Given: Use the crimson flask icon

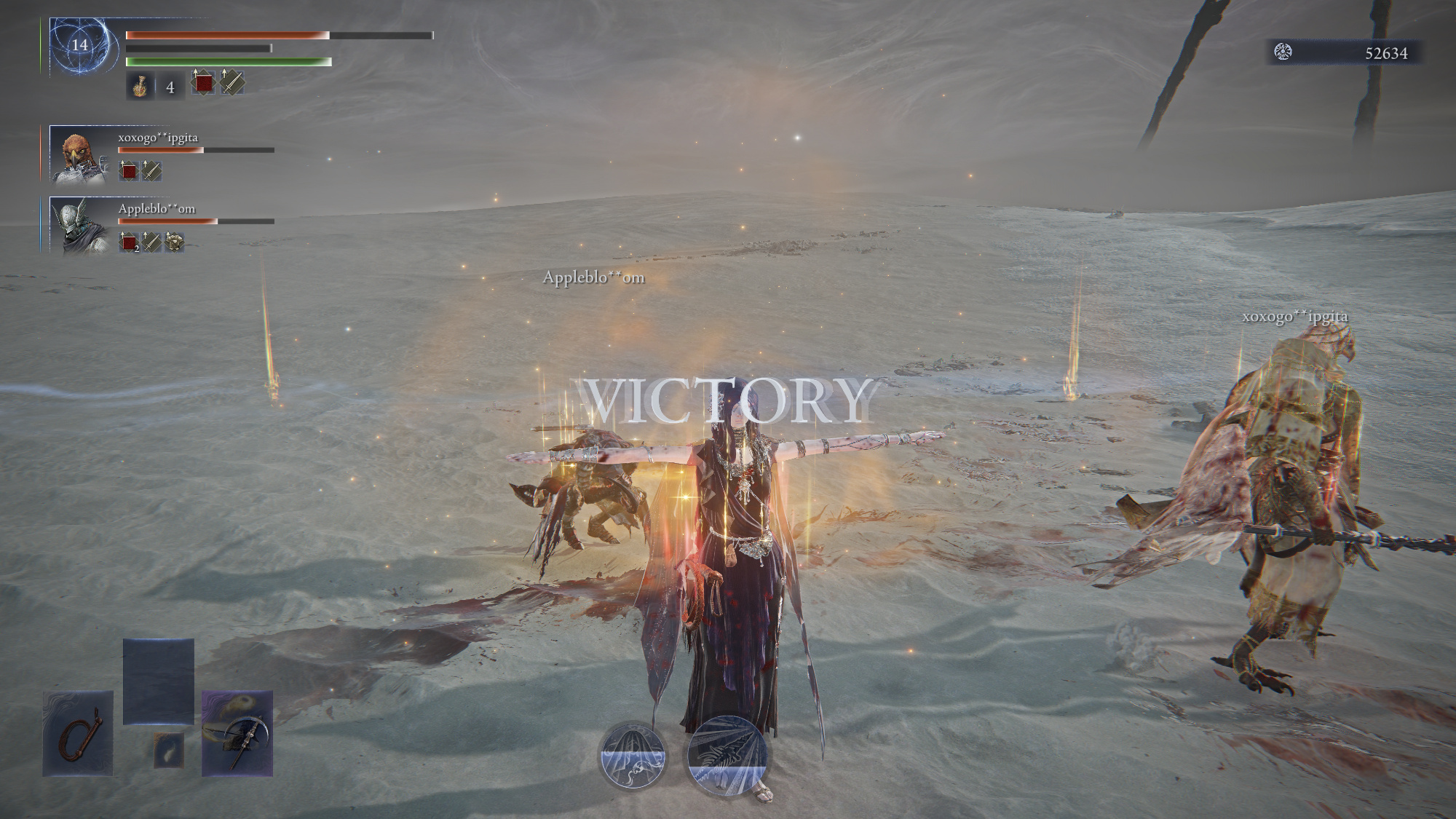Looking at the screenshot, I should (x=140, y=87).
